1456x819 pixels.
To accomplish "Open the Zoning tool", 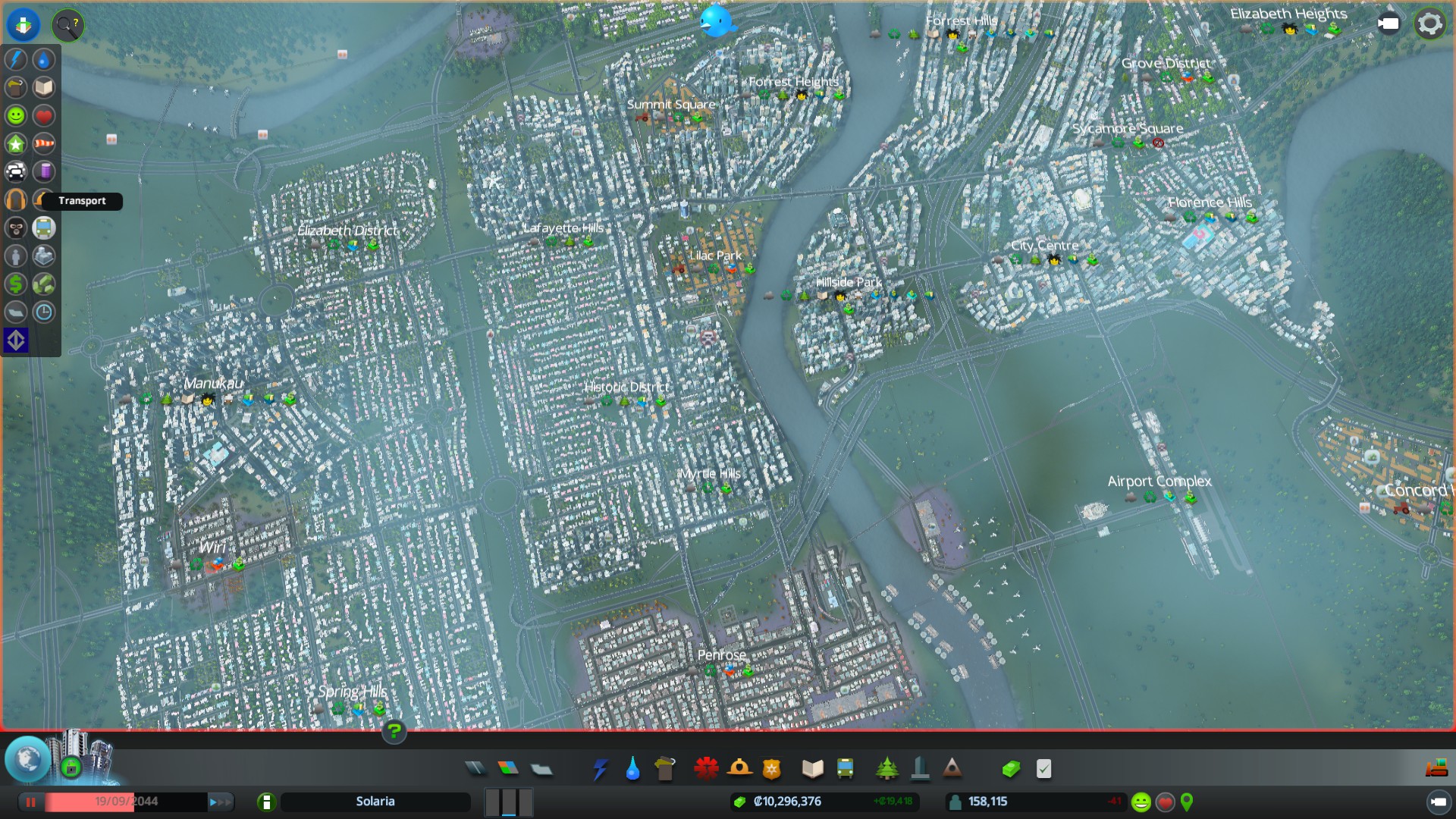I will (508, 769).
